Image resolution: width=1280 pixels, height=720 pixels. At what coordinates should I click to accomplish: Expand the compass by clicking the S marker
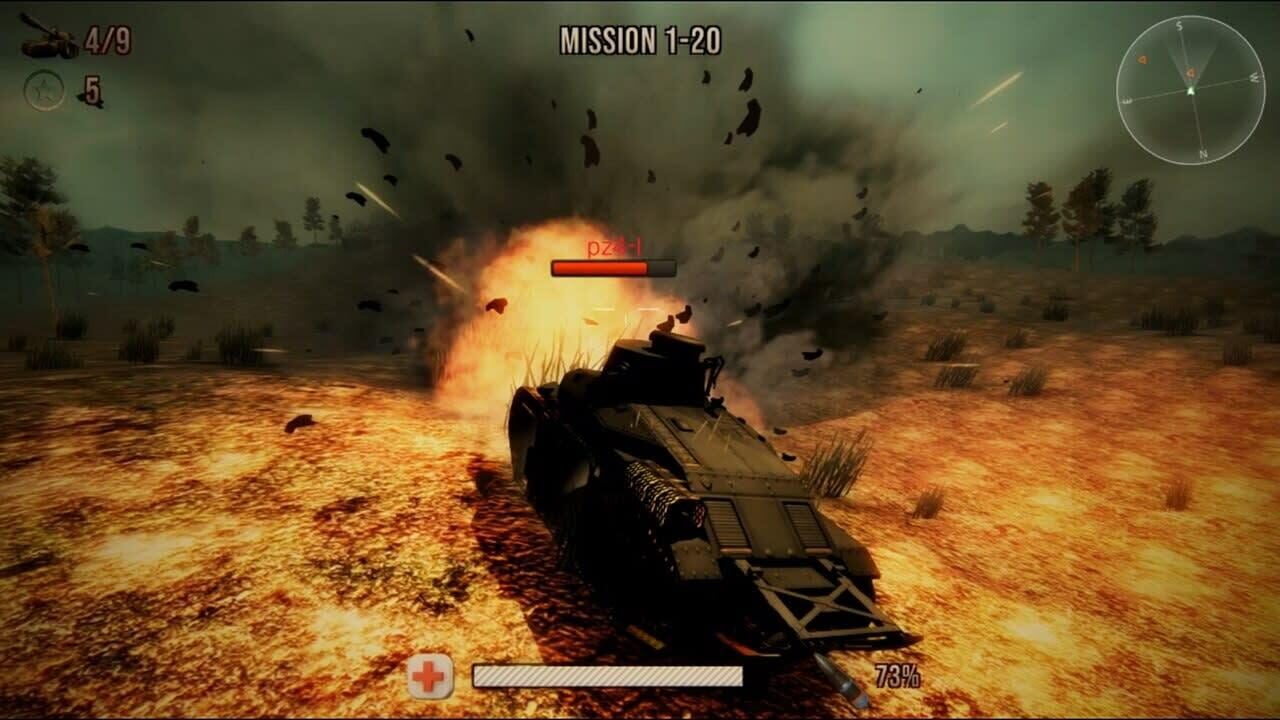click(1178, 25)
